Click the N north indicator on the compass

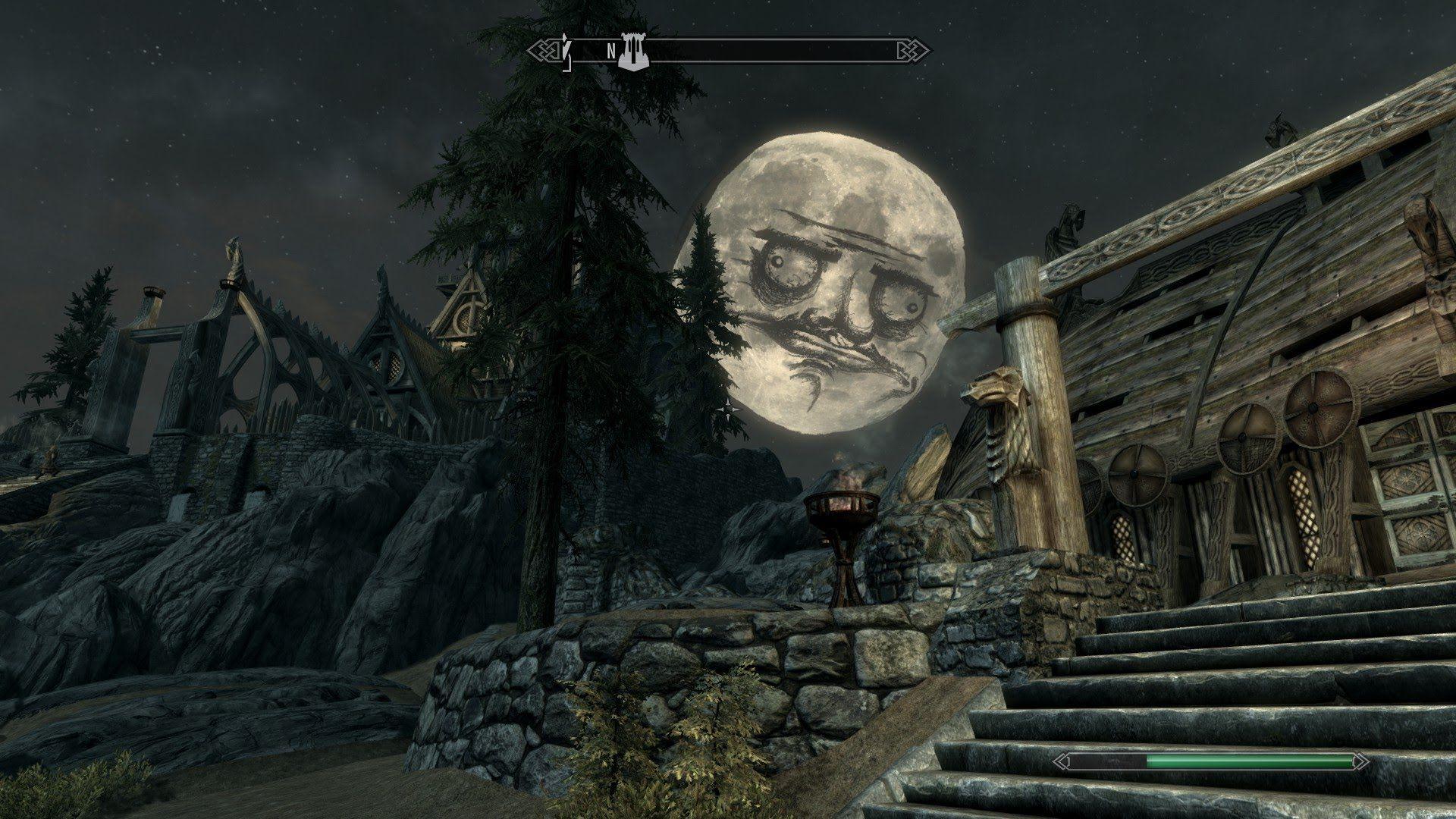610,52
